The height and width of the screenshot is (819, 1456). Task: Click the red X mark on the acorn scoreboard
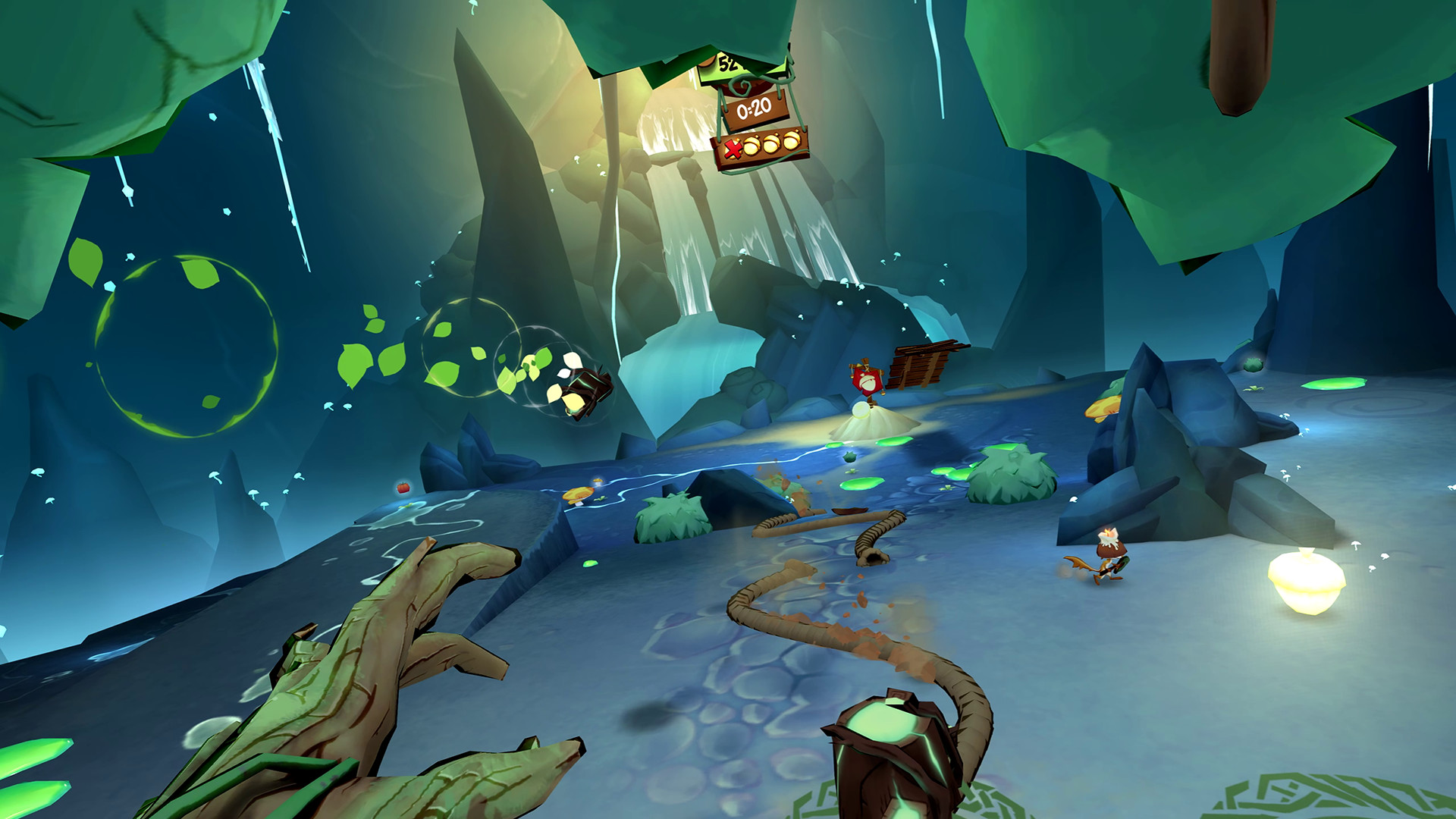(x=733, y=149)
